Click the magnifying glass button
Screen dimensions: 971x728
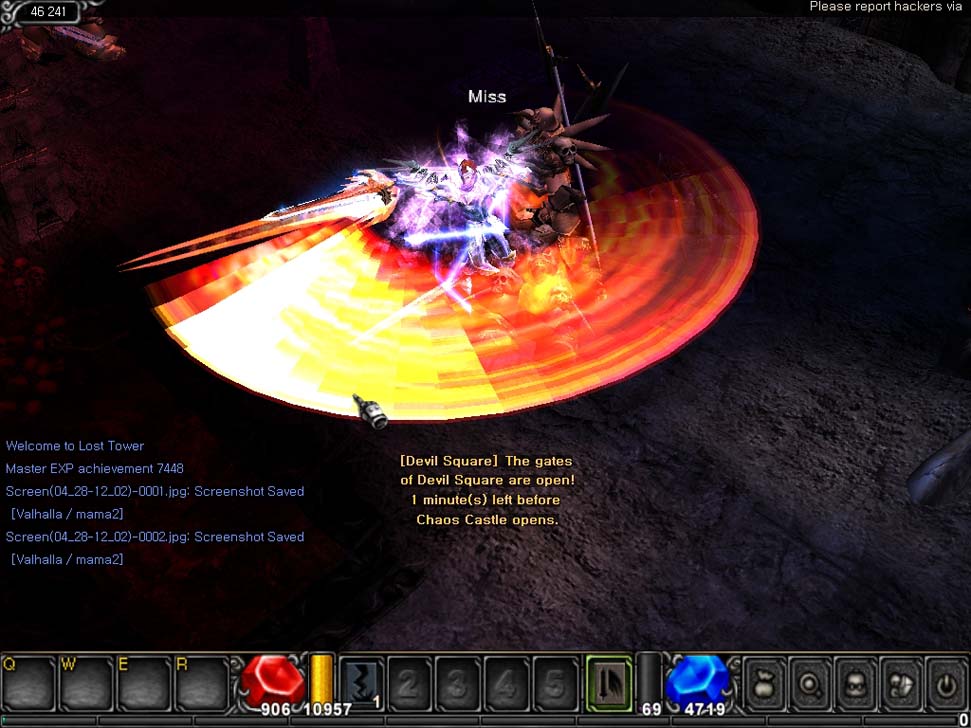coord(810,684)
